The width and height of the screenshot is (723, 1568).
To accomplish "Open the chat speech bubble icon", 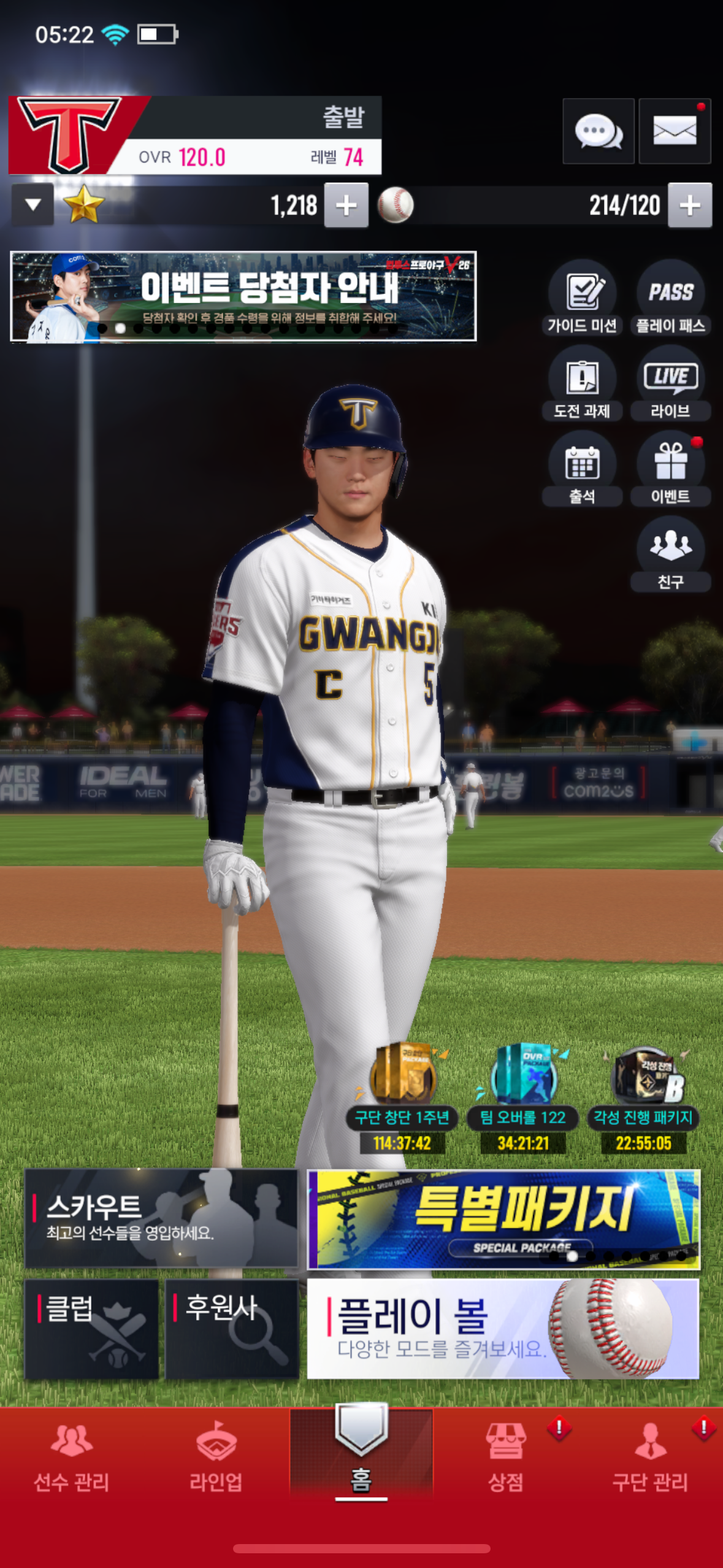I will pyautogui.click(x=598, y=131).
